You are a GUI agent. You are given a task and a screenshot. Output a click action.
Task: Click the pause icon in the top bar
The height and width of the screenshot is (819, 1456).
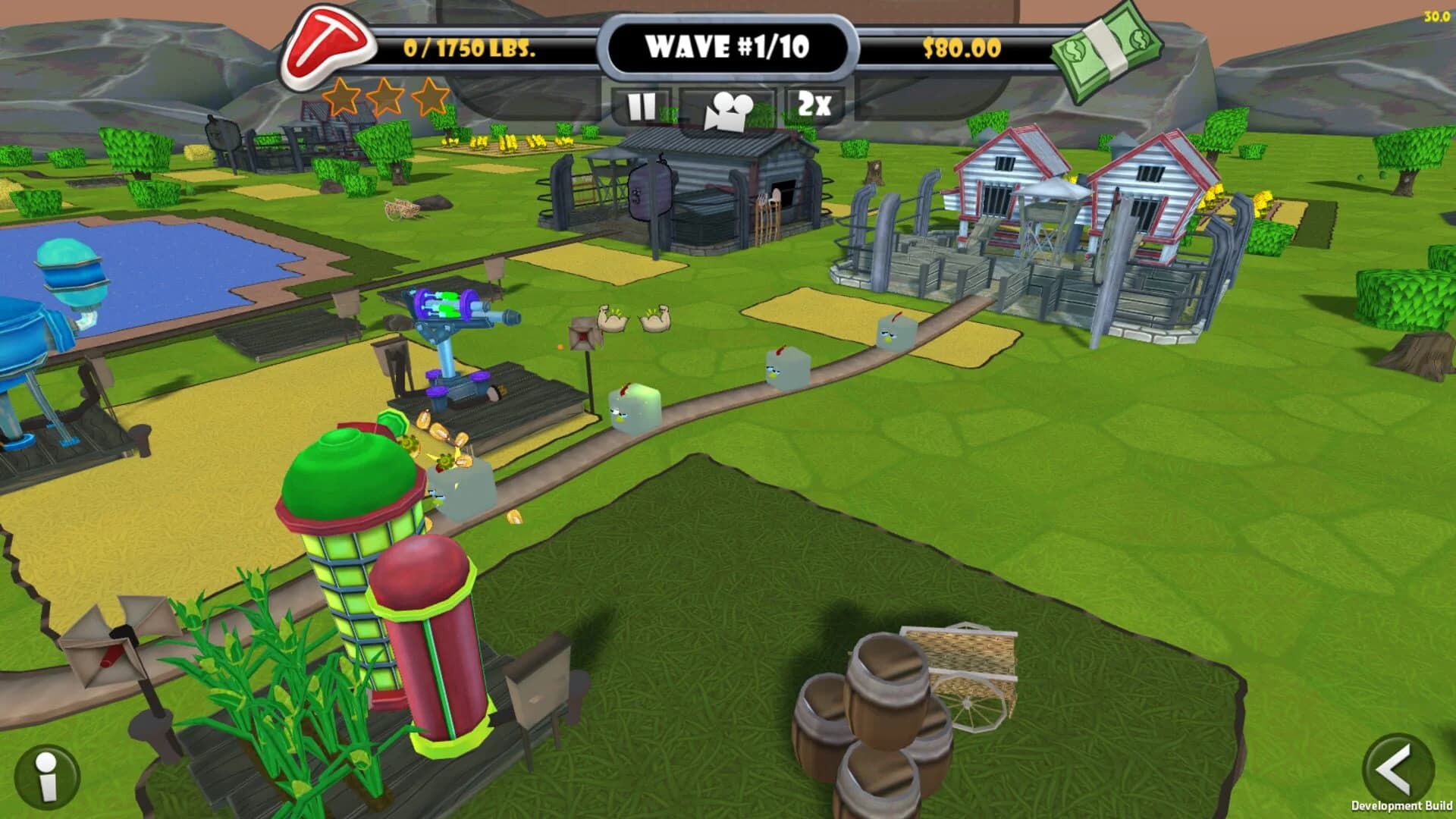[642, 106]
